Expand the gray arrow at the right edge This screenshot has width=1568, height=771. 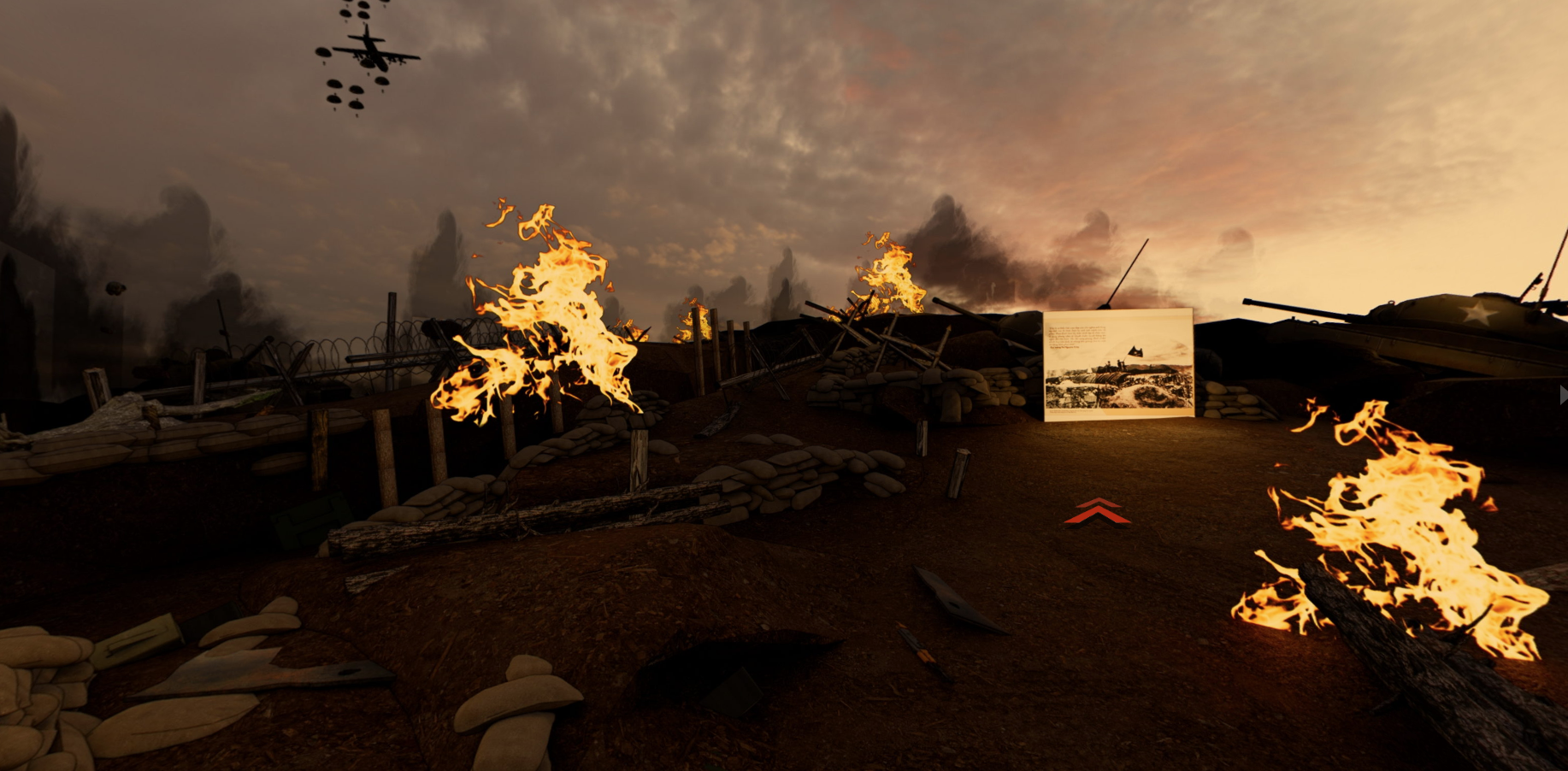click(1562, 395)
